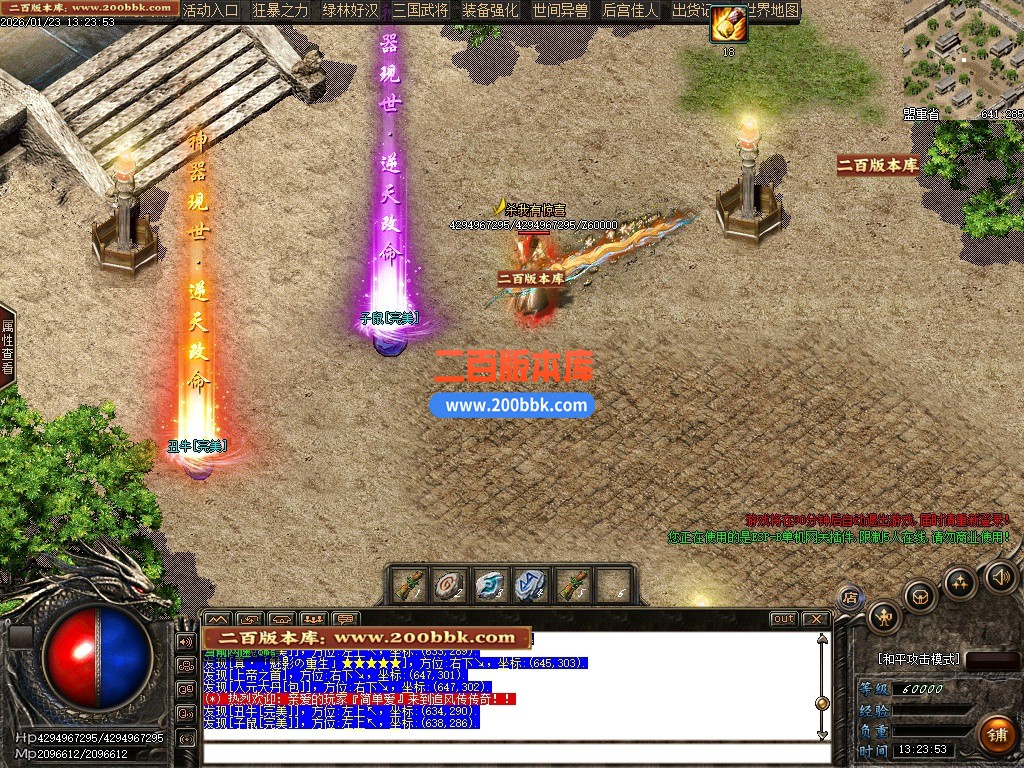This screenshot has width=1024, height=768.
Task: Open the round 店 shop button
Action: [x=850, y=598]
